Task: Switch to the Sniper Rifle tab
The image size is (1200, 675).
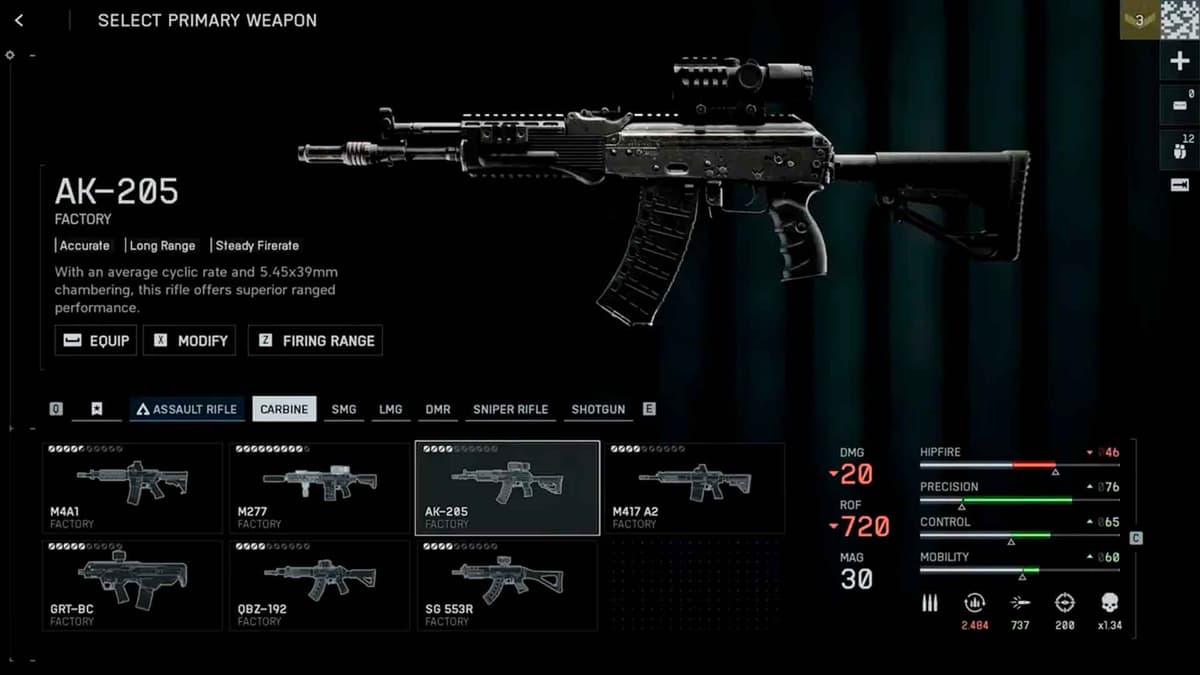Action: pos(510,409)
